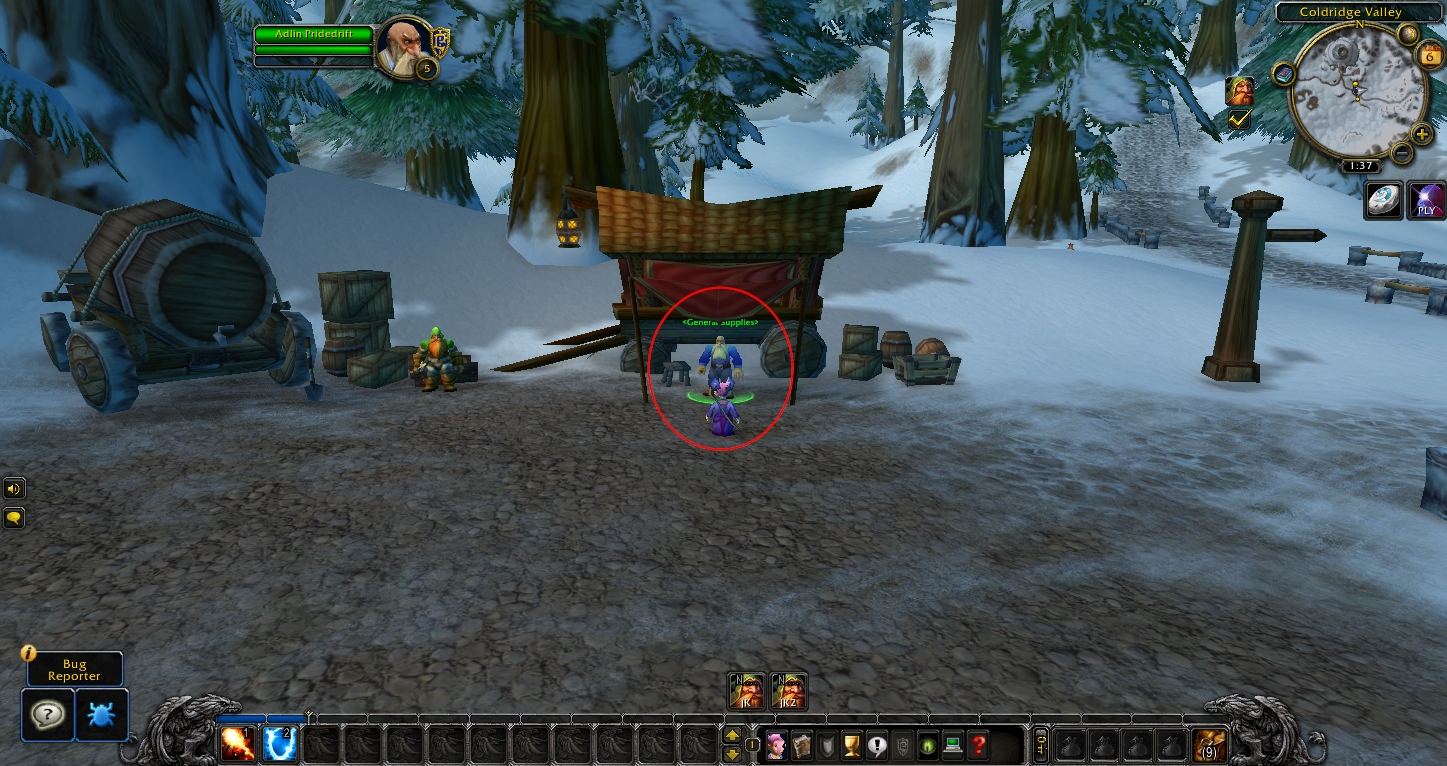Open the character info micro button

[776, 745]
